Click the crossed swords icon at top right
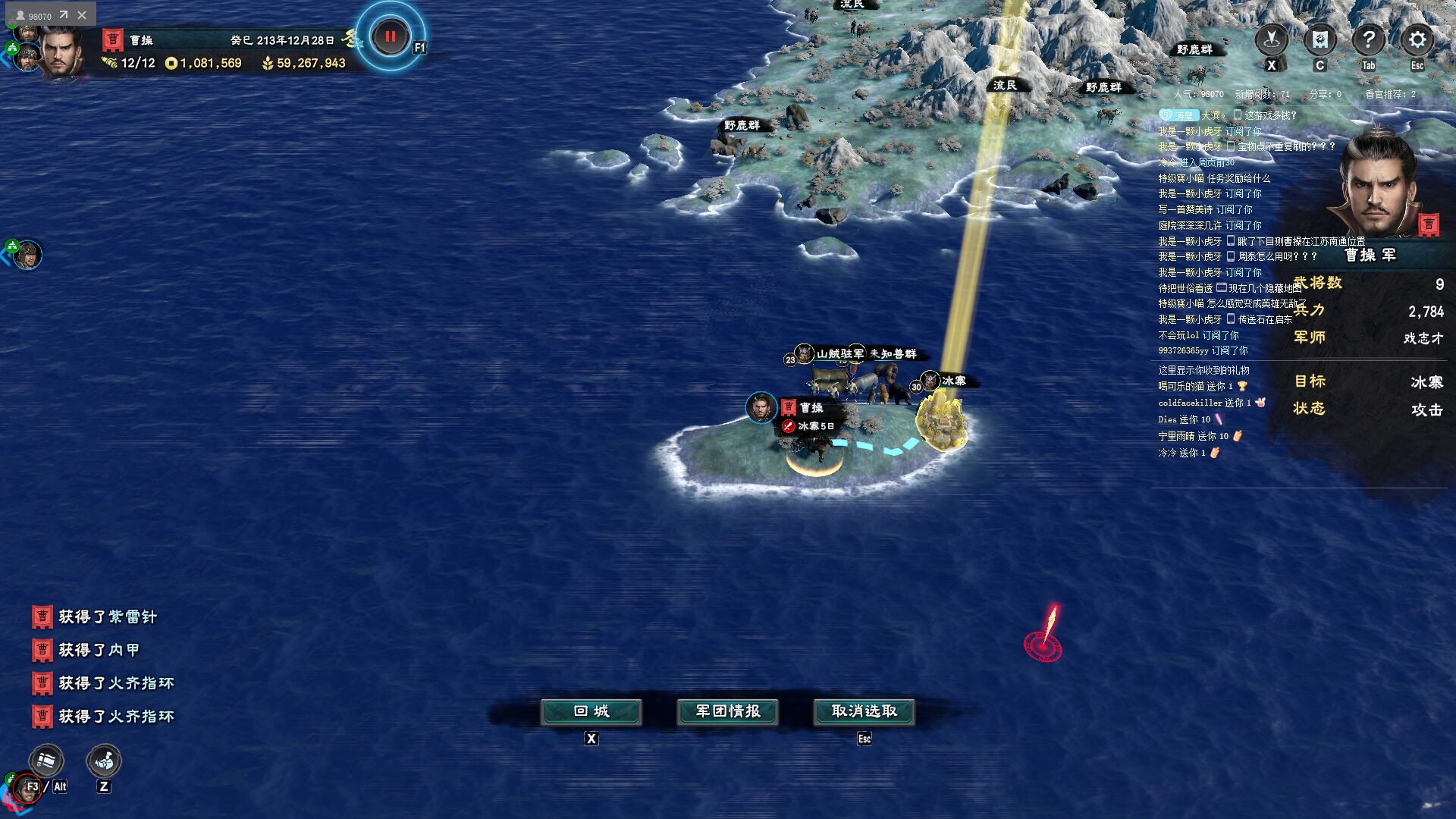Screen dimensions: 1456x819 pos(1272,39)
